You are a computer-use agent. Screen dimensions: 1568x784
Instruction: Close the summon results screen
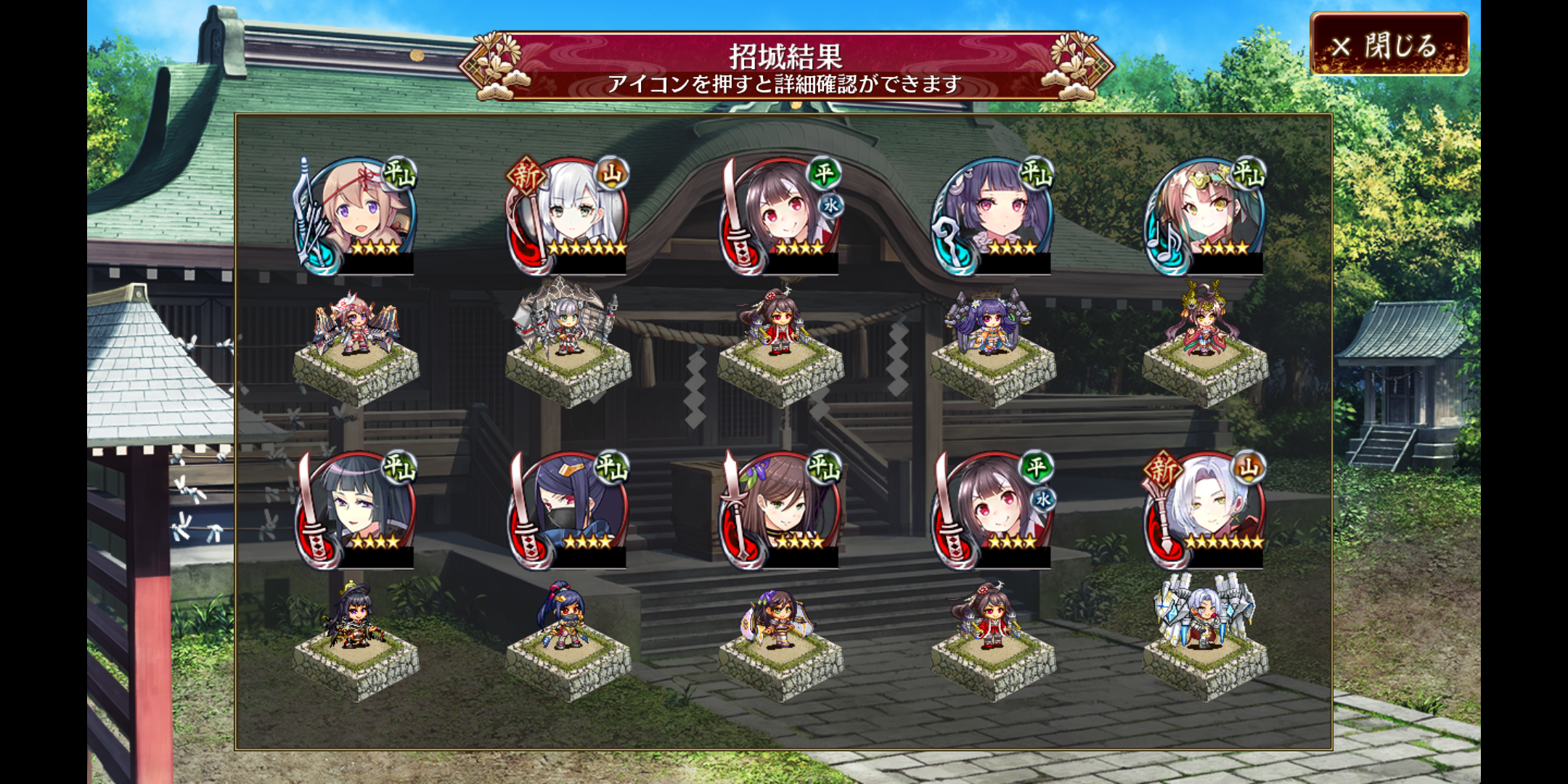[x=1389, y=45]
